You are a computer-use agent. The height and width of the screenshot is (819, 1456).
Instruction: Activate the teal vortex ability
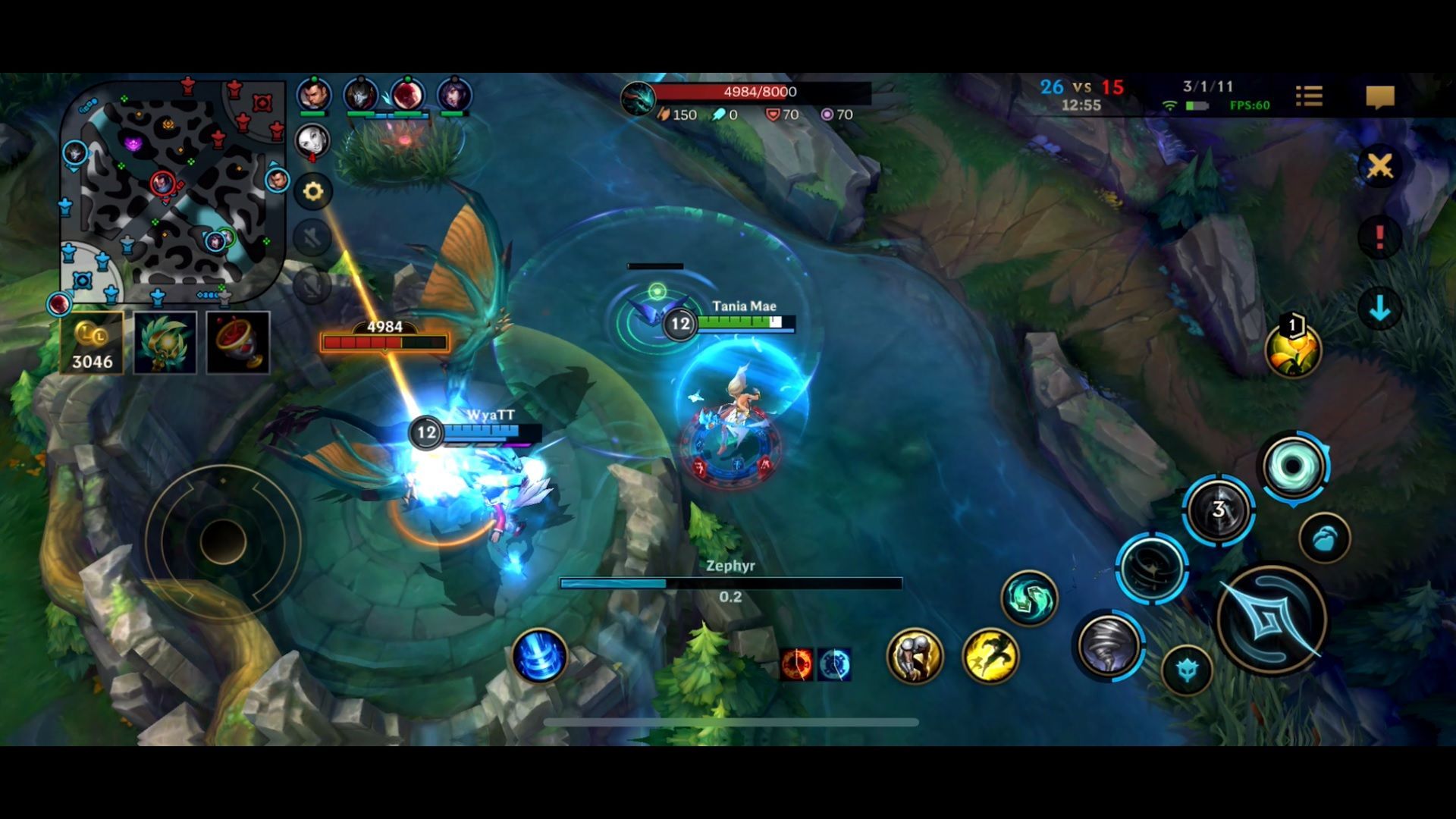[1293, 466]
